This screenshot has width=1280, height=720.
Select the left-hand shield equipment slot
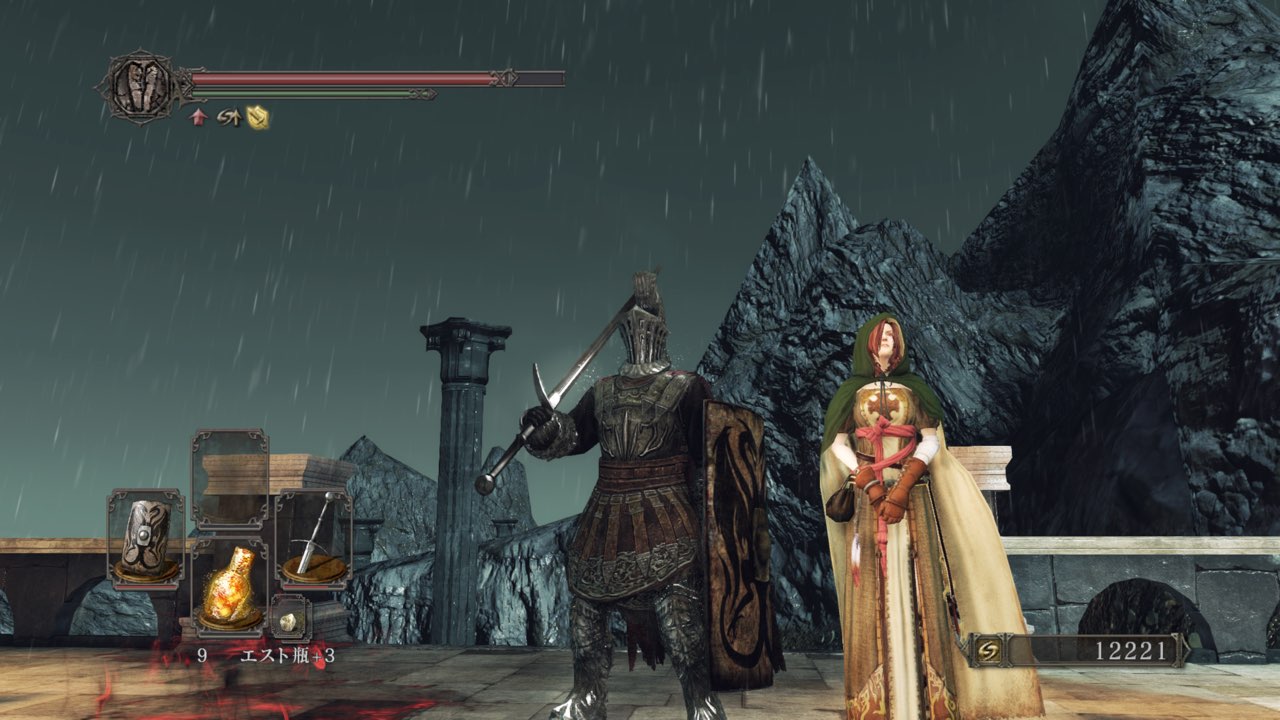tap(145, 536)
